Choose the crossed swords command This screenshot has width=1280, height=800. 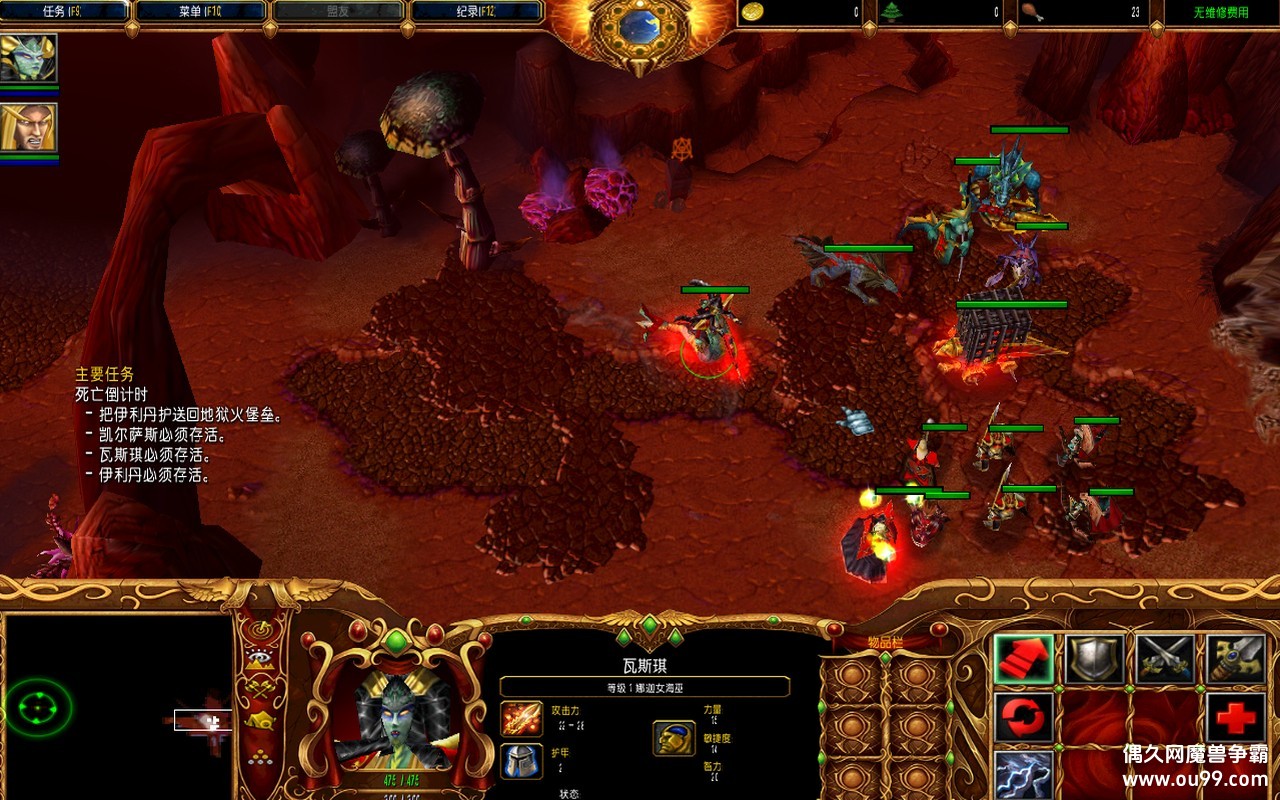tap(1165, 660)
